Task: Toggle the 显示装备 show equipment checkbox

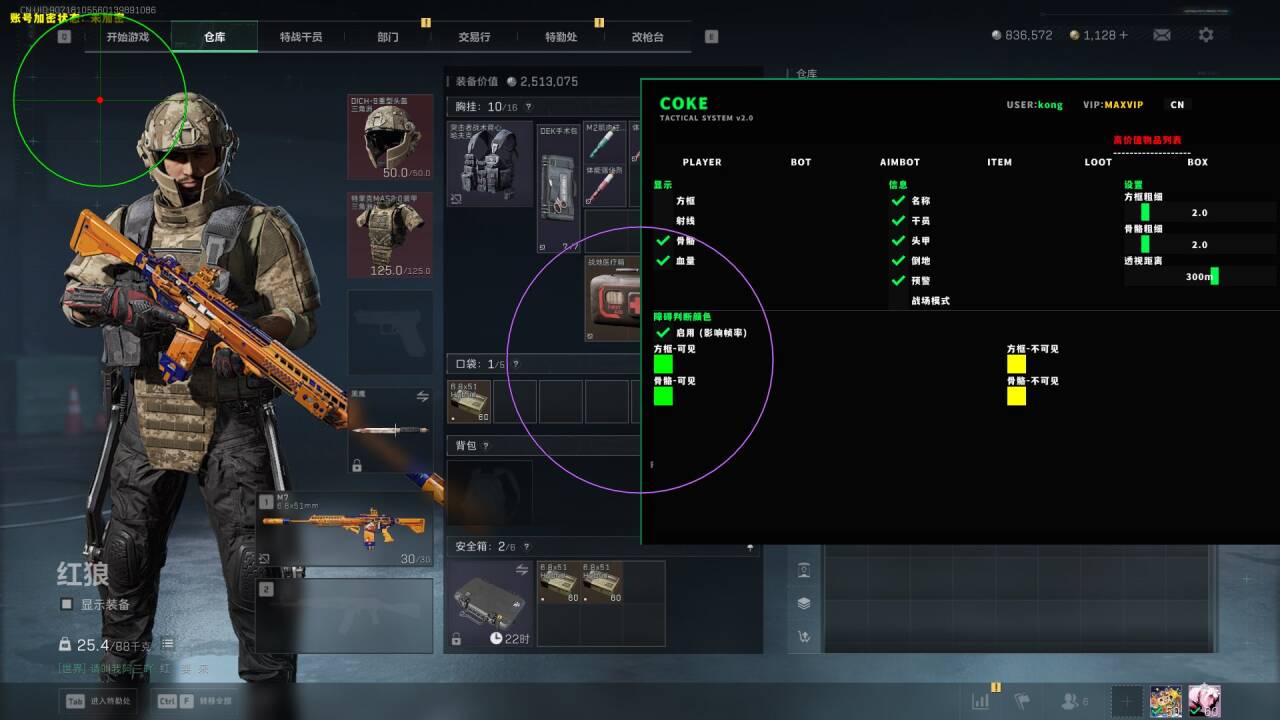Action: click(x=67, y=604)
